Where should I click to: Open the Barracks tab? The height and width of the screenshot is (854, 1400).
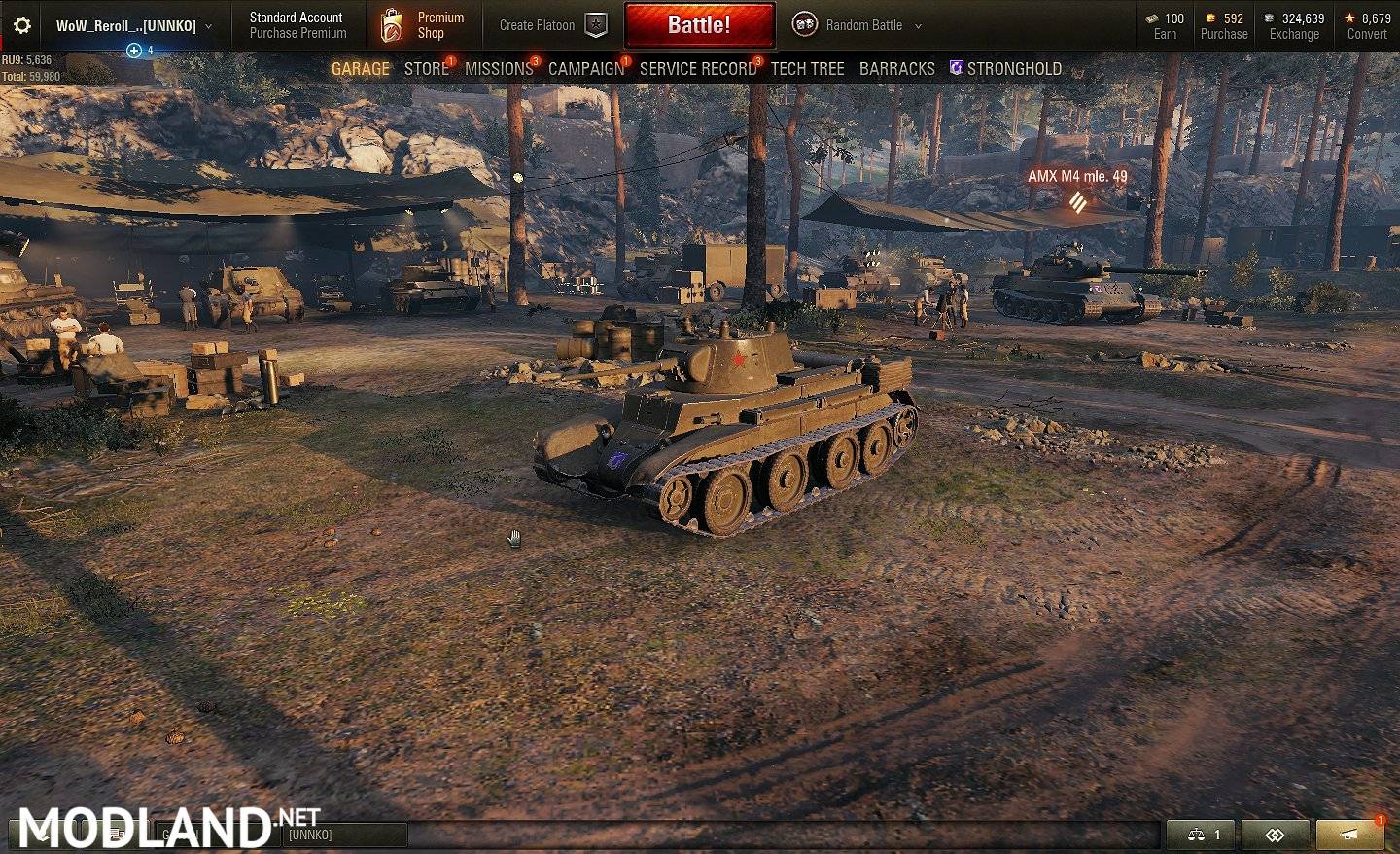pyautogui.click(x=896, y=69)
